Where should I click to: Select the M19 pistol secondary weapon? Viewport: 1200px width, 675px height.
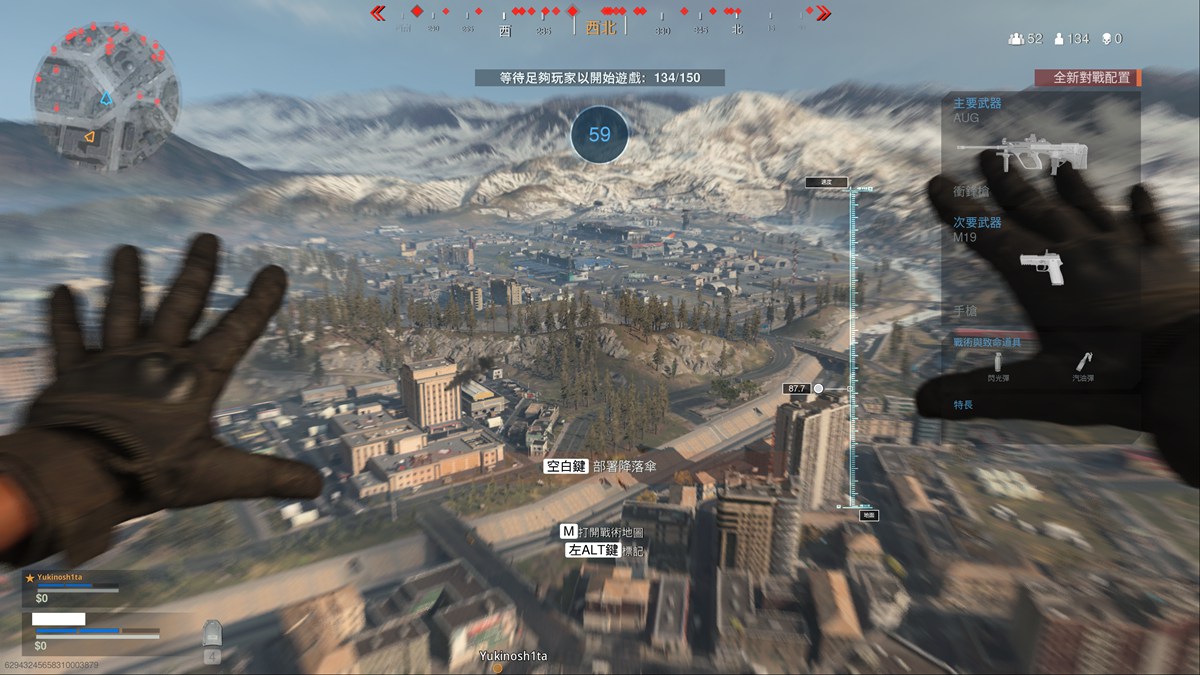[1042, 266]
